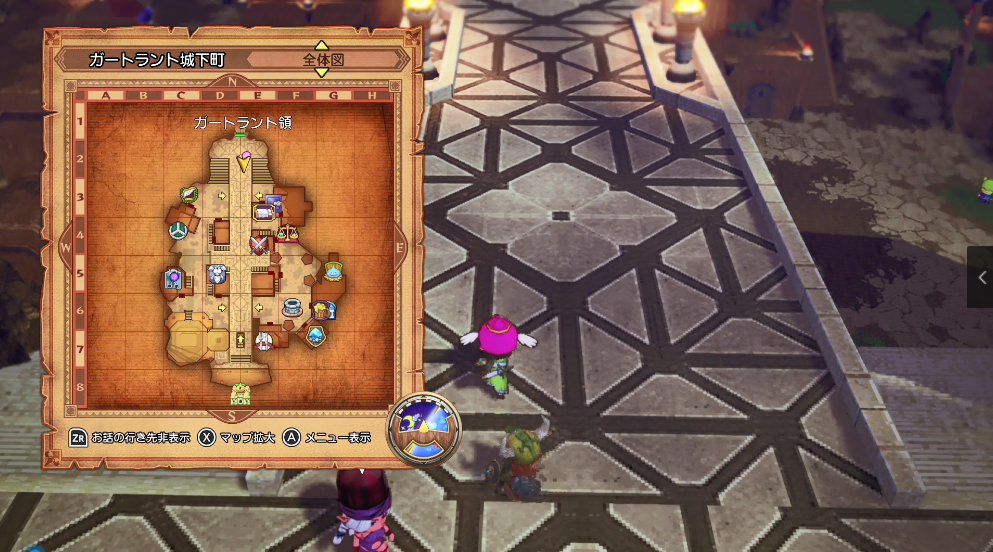Select the stone well marker on the map
This screenshot has width=993, height=552.
pyautogui.click(x=293, y=306)
